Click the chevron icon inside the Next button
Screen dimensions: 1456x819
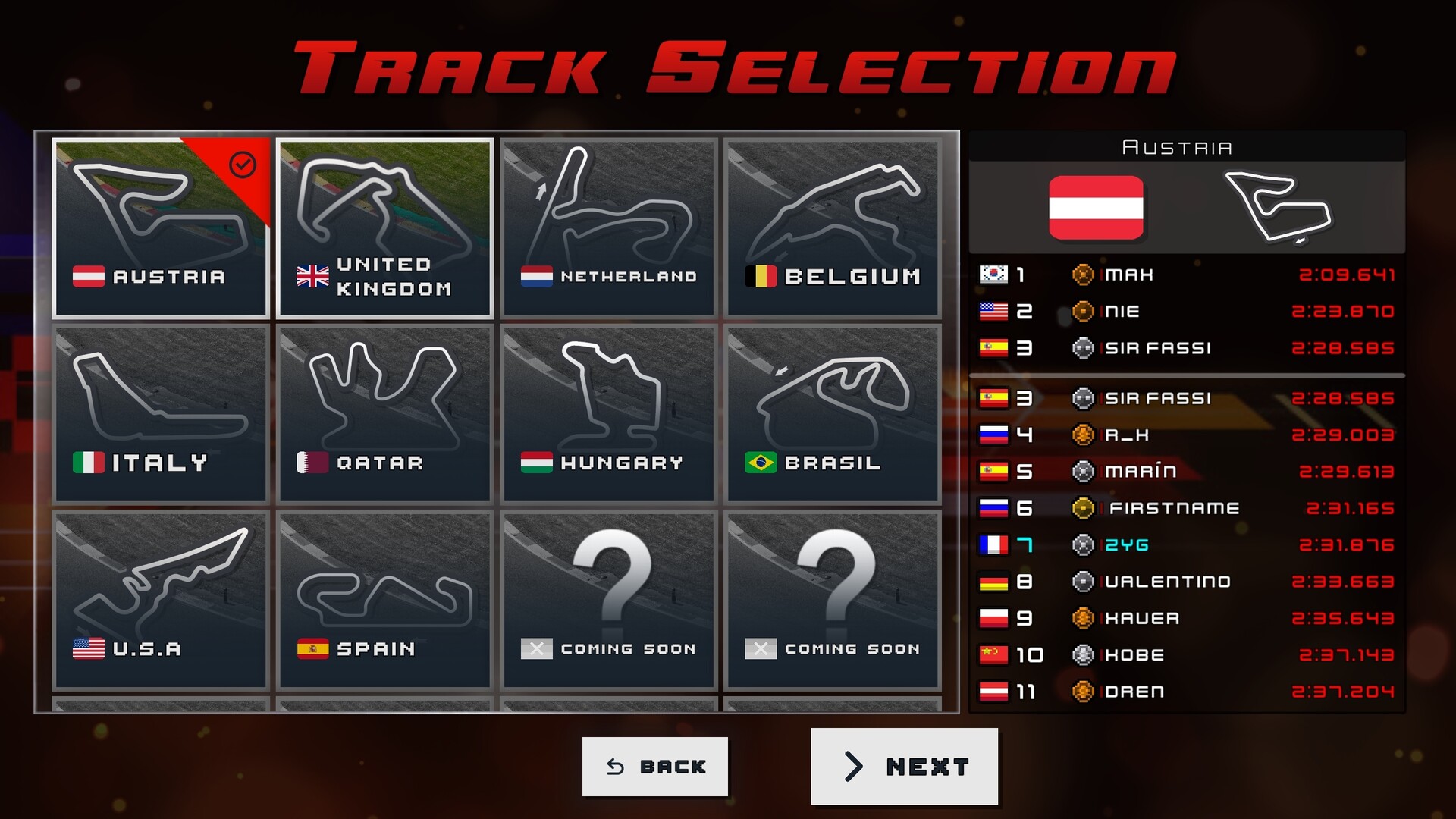click(853, 767)
